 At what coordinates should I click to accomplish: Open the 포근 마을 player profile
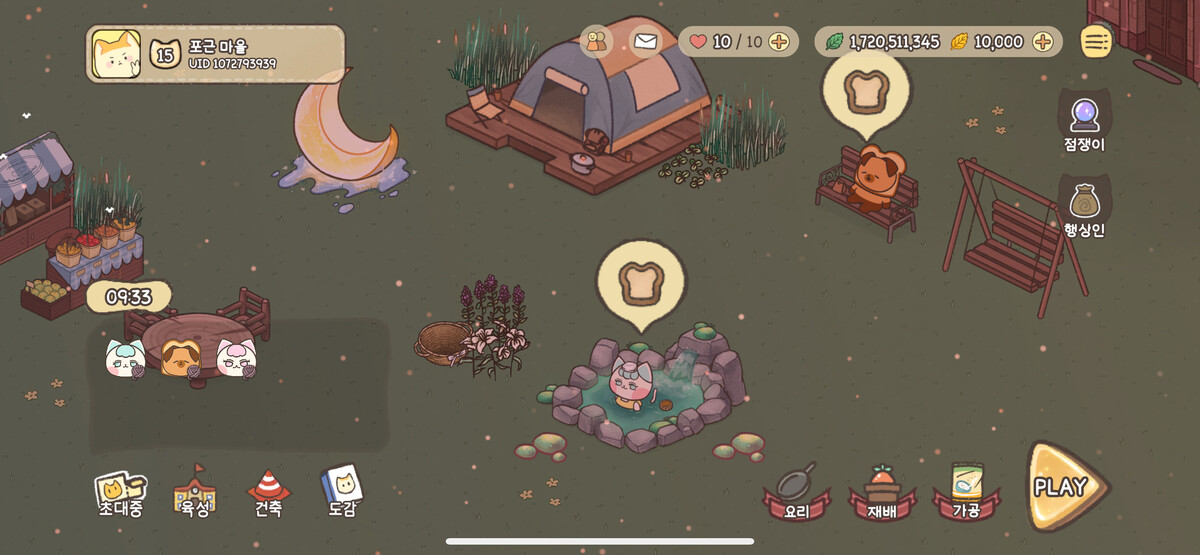215,54
